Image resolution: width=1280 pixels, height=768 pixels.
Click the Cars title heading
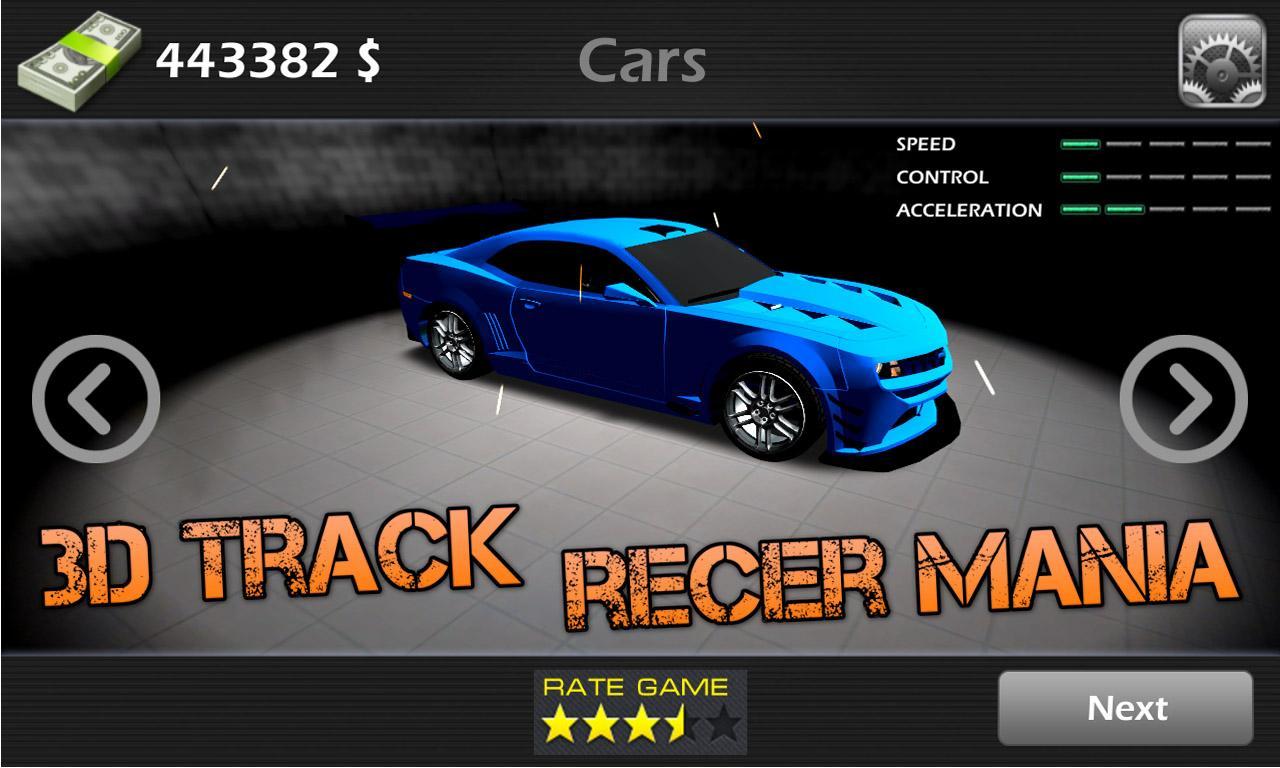coord(645,62)
